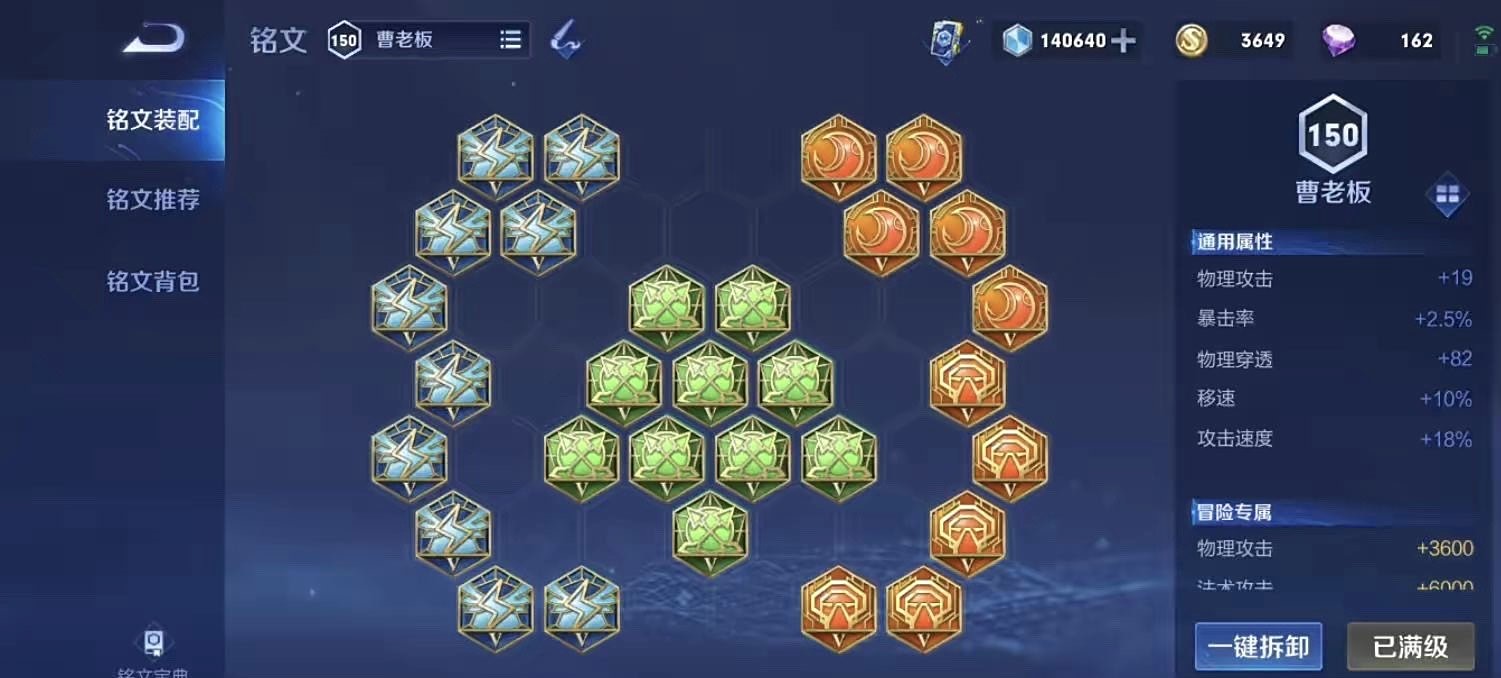
Task: Tap the purple gem currency icon
Action: pos(1338,41)
